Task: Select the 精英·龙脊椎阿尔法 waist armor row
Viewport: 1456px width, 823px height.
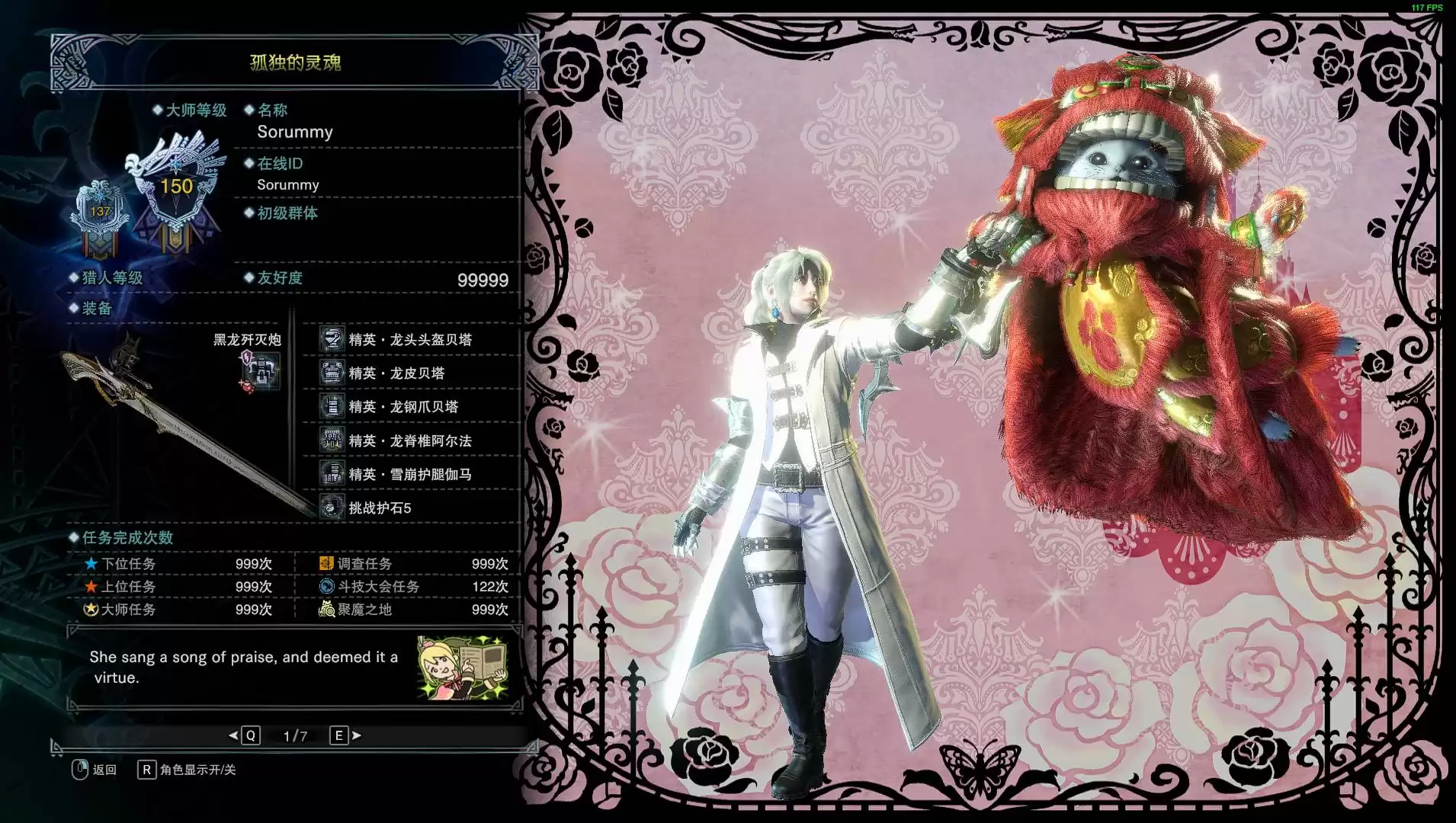Action: (409, 440)
